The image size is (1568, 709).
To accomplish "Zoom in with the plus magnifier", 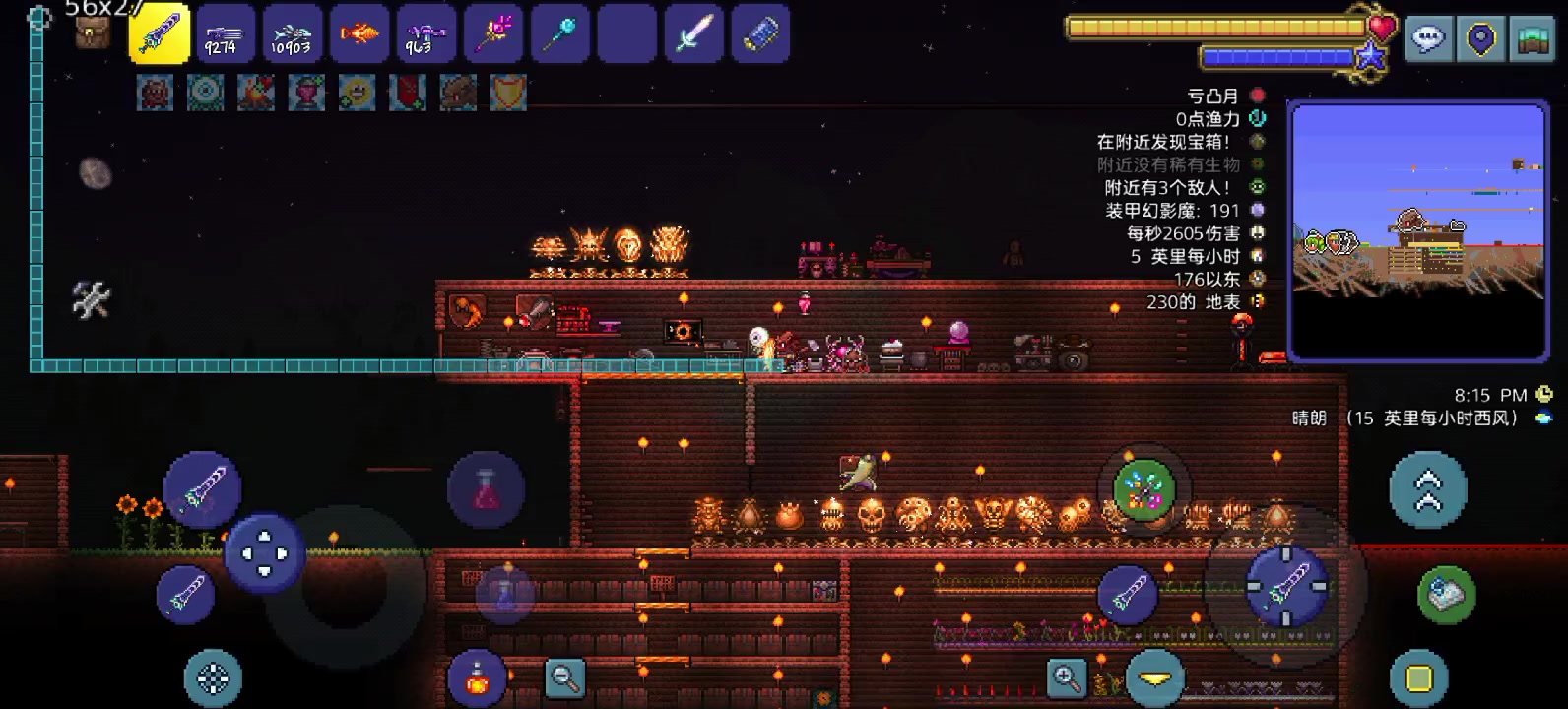I will coord(1067,677).
